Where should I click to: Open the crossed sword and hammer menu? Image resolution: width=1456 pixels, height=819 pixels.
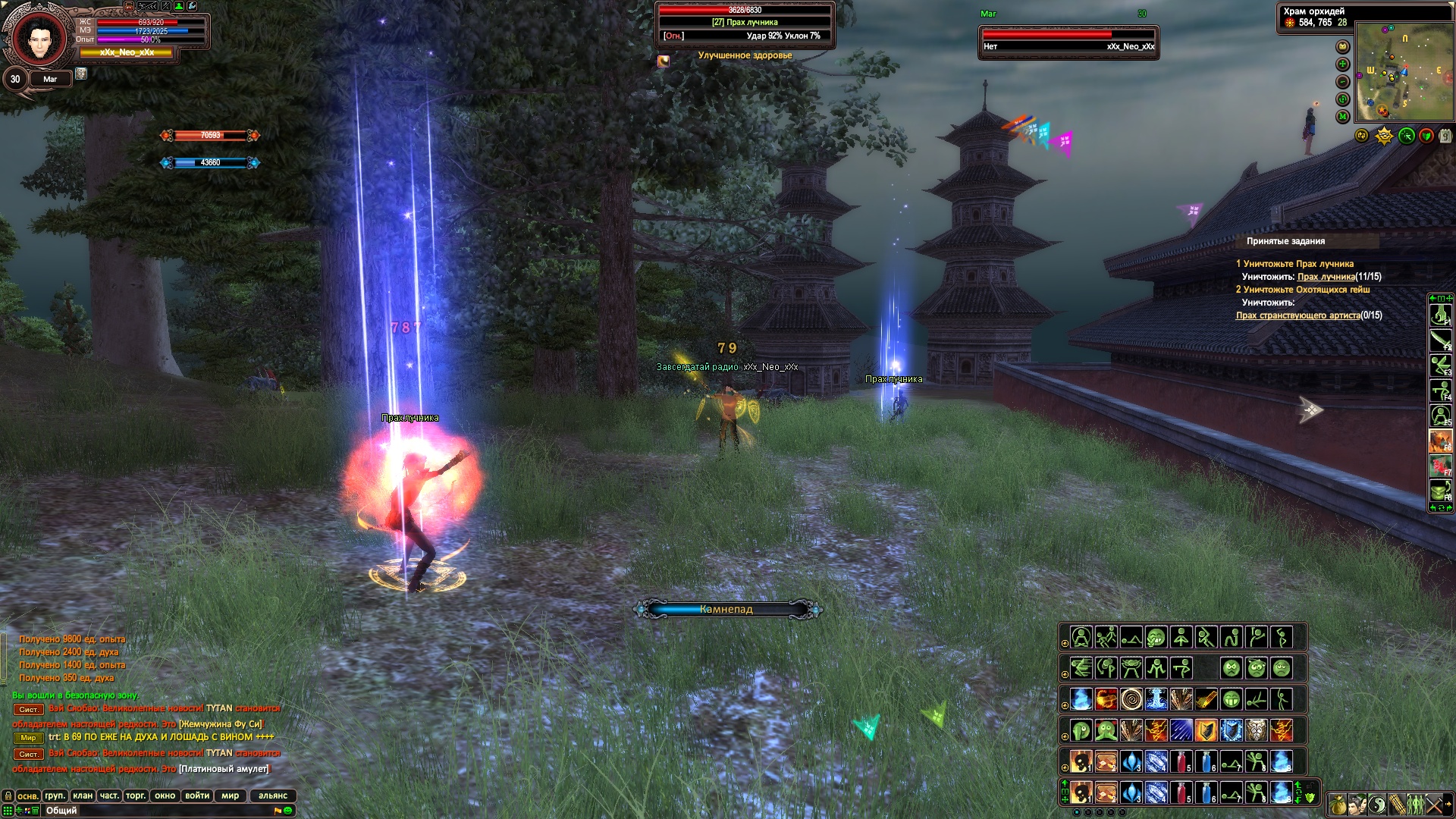pos(1434,805)
